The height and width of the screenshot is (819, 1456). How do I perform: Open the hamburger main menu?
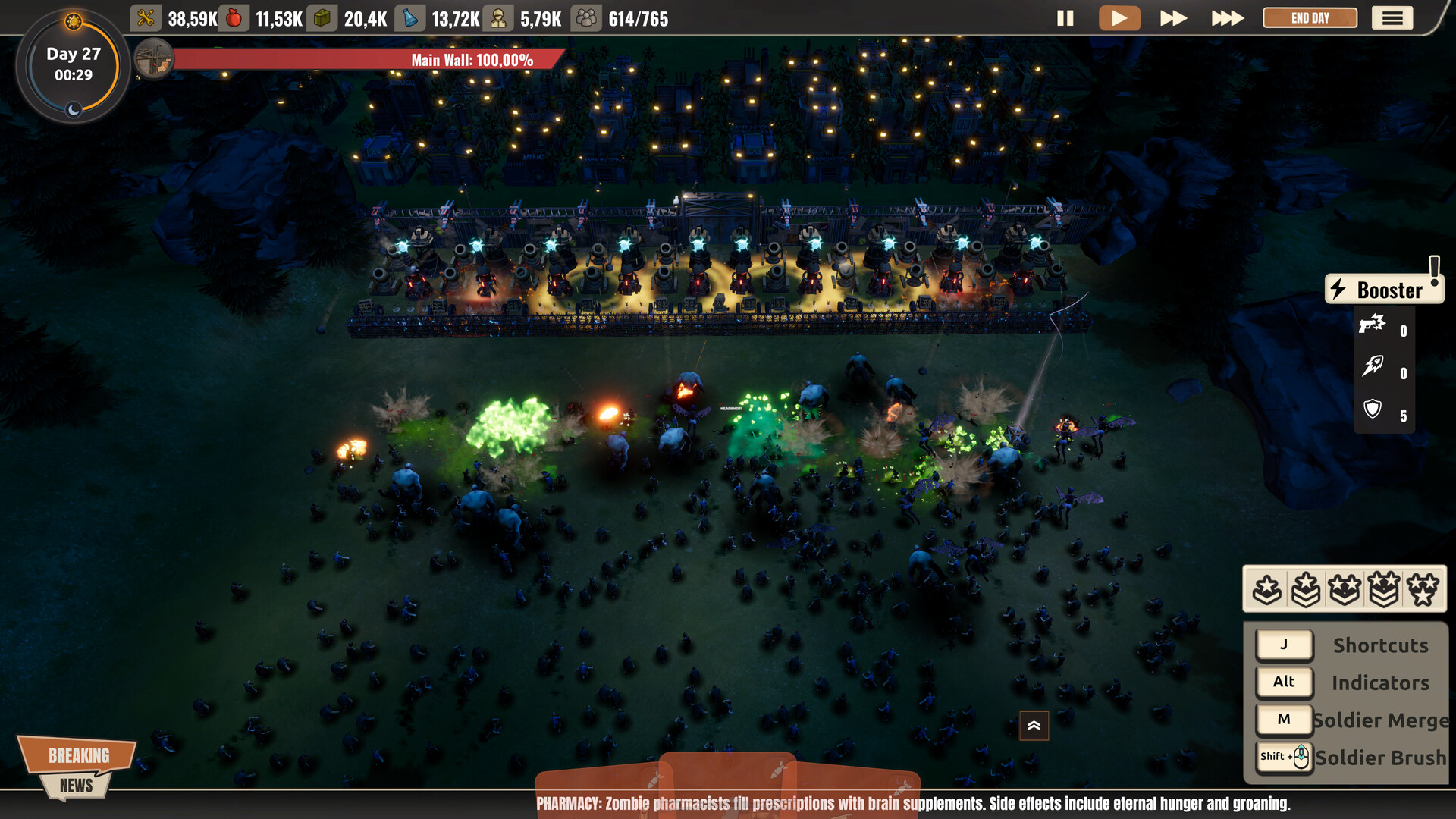pyautogui.click(x=1392, y=18)
